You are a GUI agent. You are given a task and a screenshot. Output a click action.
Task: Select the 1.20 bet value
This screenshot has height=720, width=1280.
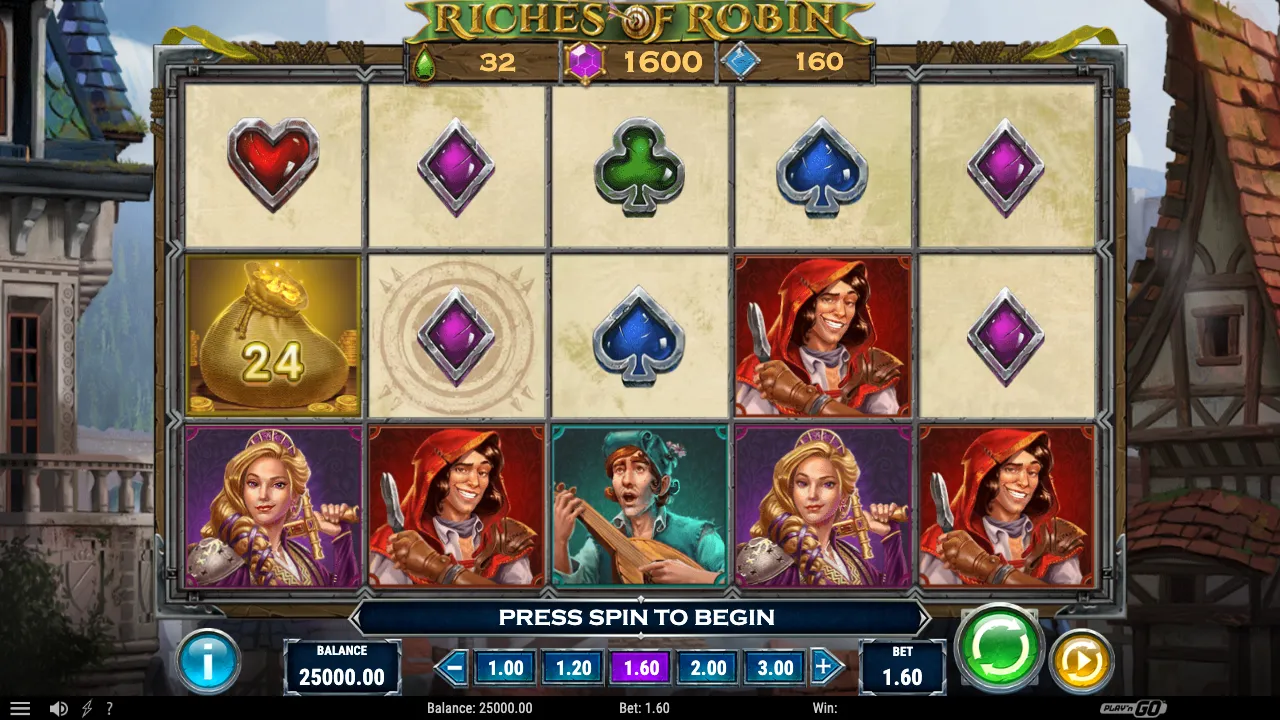[572, 667]
